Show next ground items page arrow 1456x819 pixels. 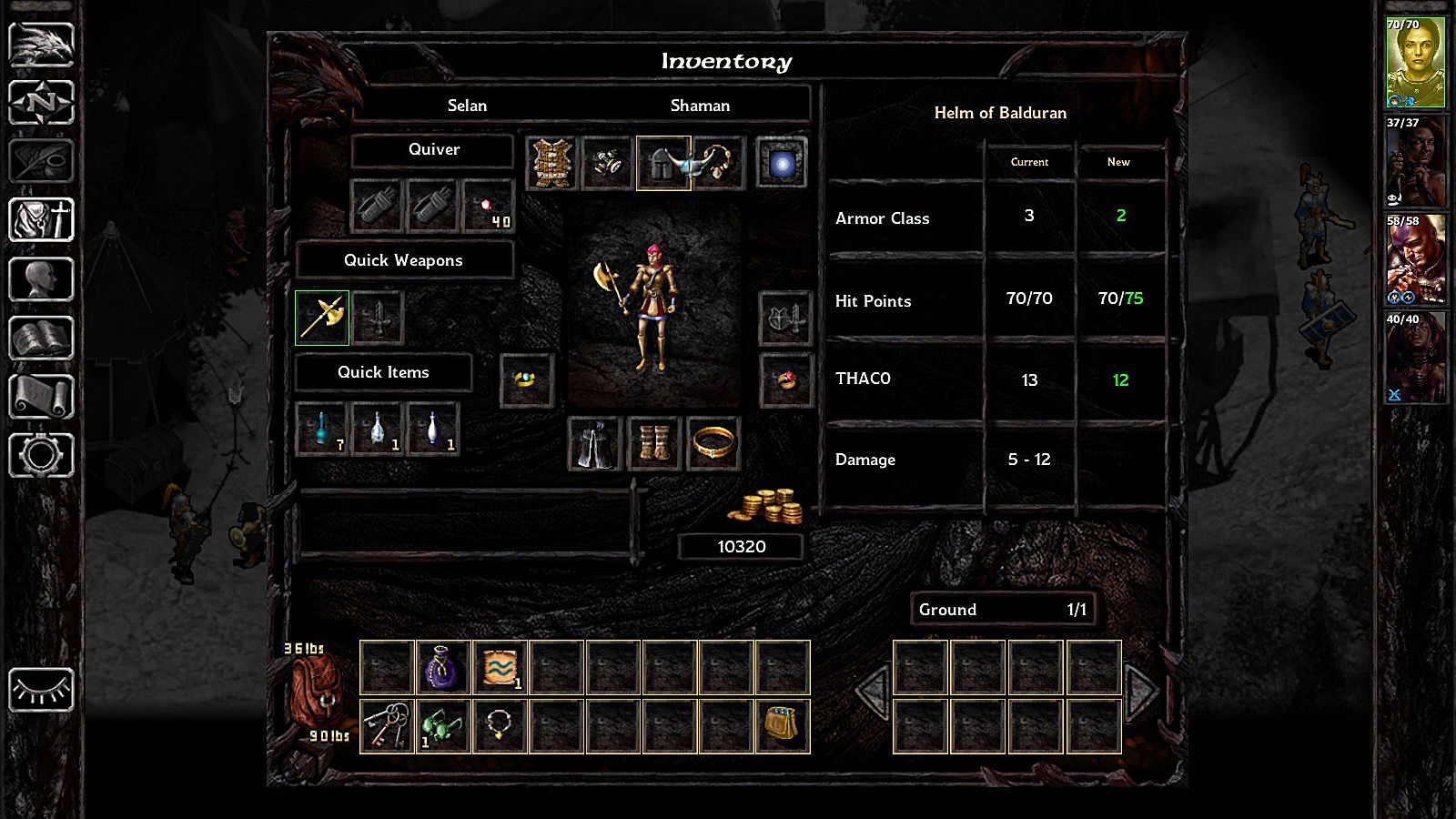tap(1142, 693)
